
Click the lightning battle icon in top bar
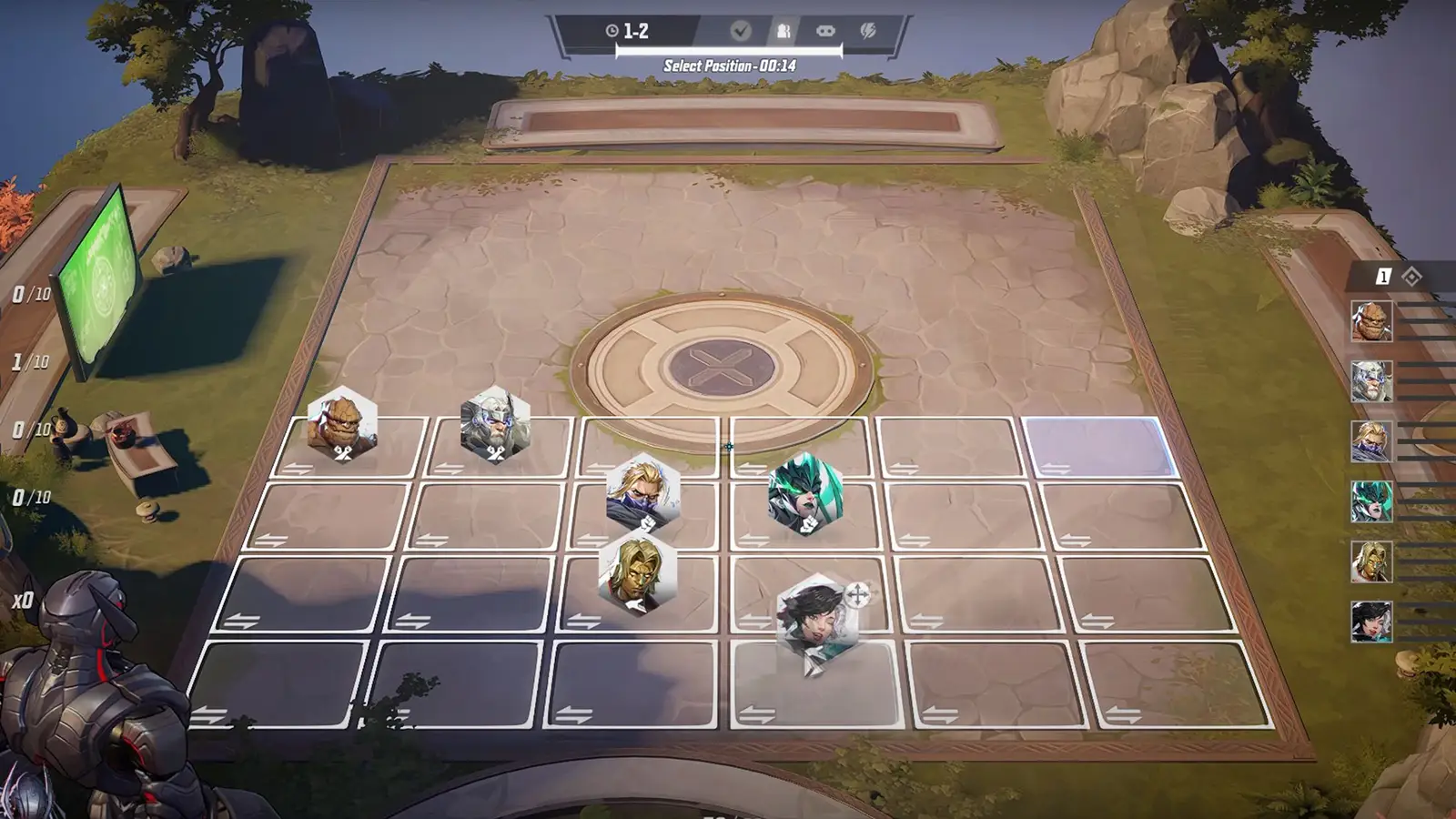(x=867, y=30)
